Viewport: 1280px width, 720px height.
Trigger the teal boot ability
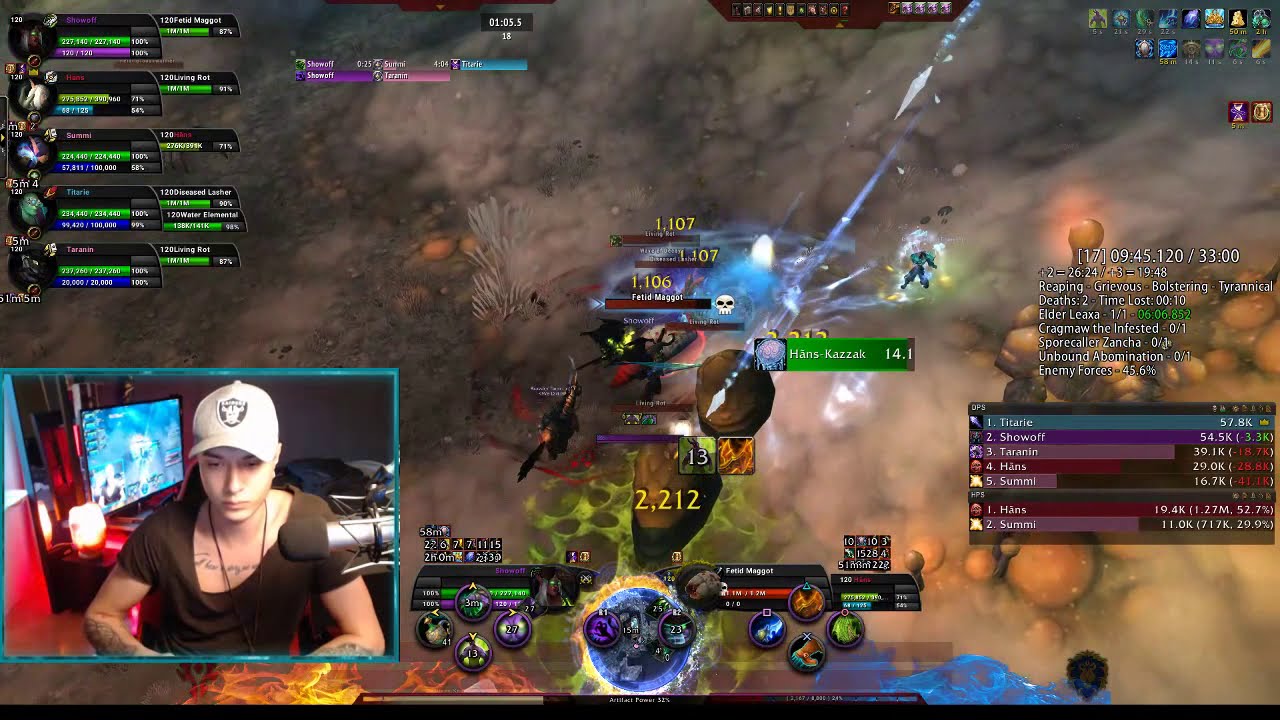point(806,652)
